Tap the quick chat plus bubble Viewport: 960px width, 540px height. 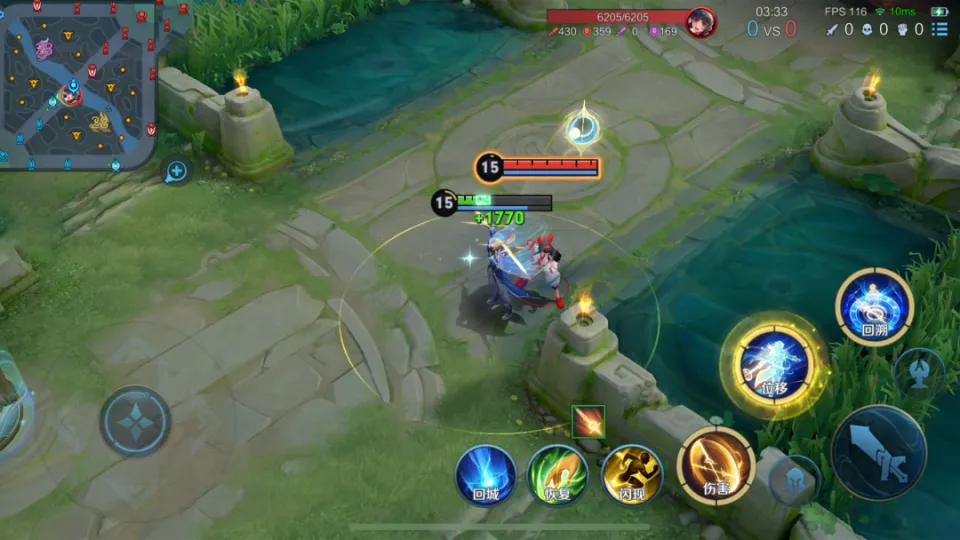176,171
